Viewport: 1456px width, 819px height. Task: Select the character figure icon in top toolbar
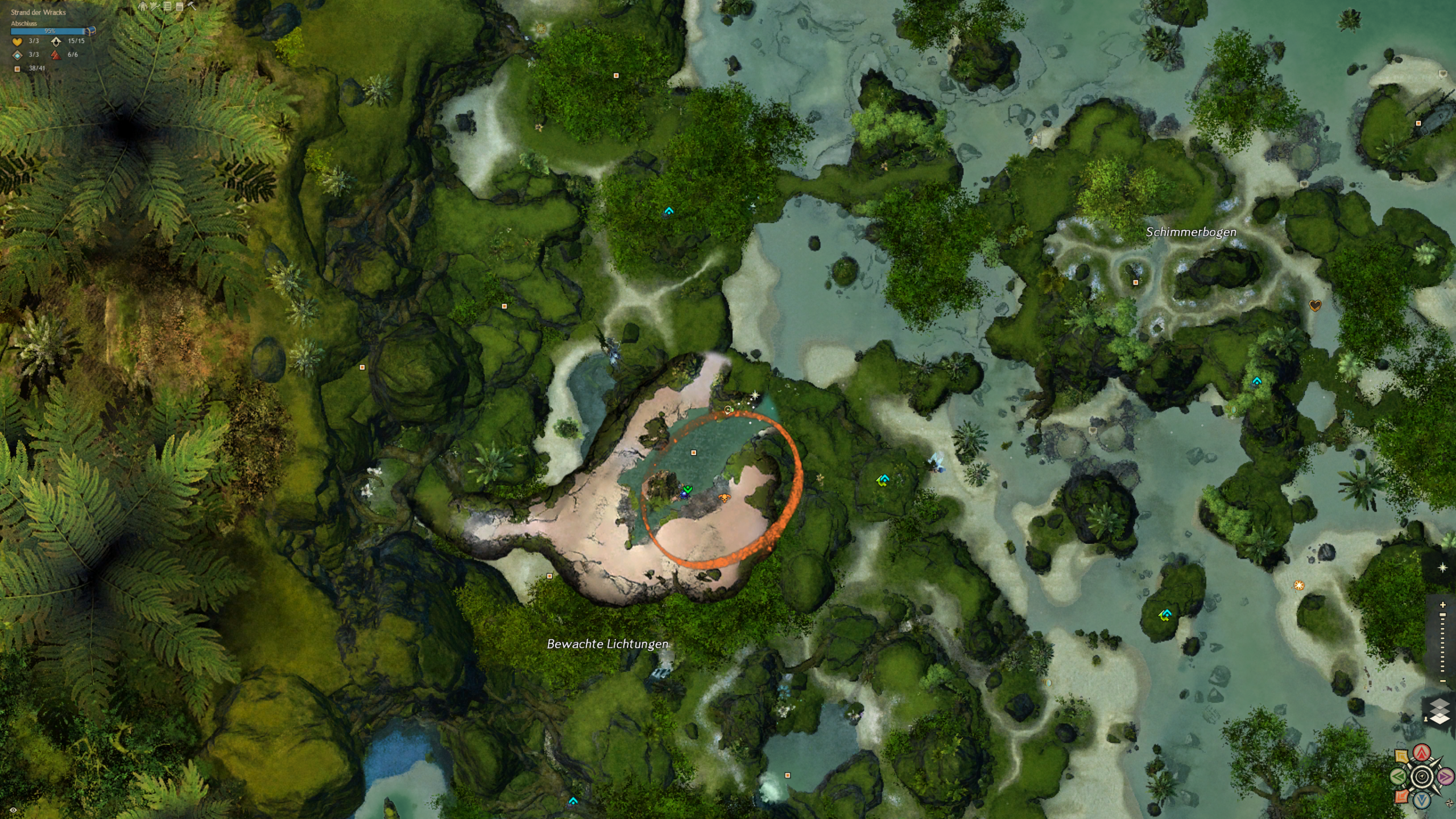(x=143, y=6)
